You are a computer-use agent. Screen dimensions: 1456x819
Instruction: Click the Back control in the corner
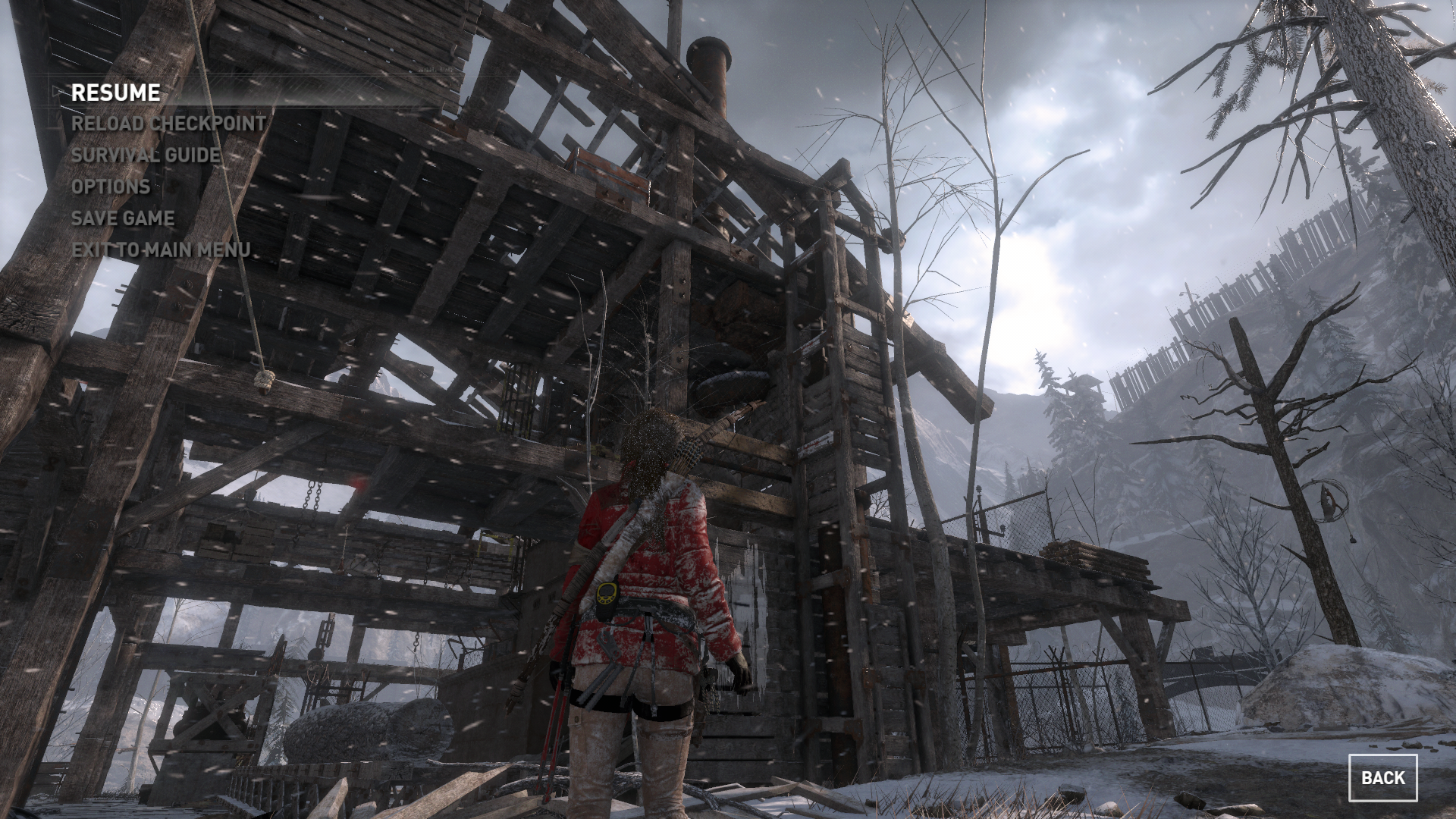[x=1382, y=778]
